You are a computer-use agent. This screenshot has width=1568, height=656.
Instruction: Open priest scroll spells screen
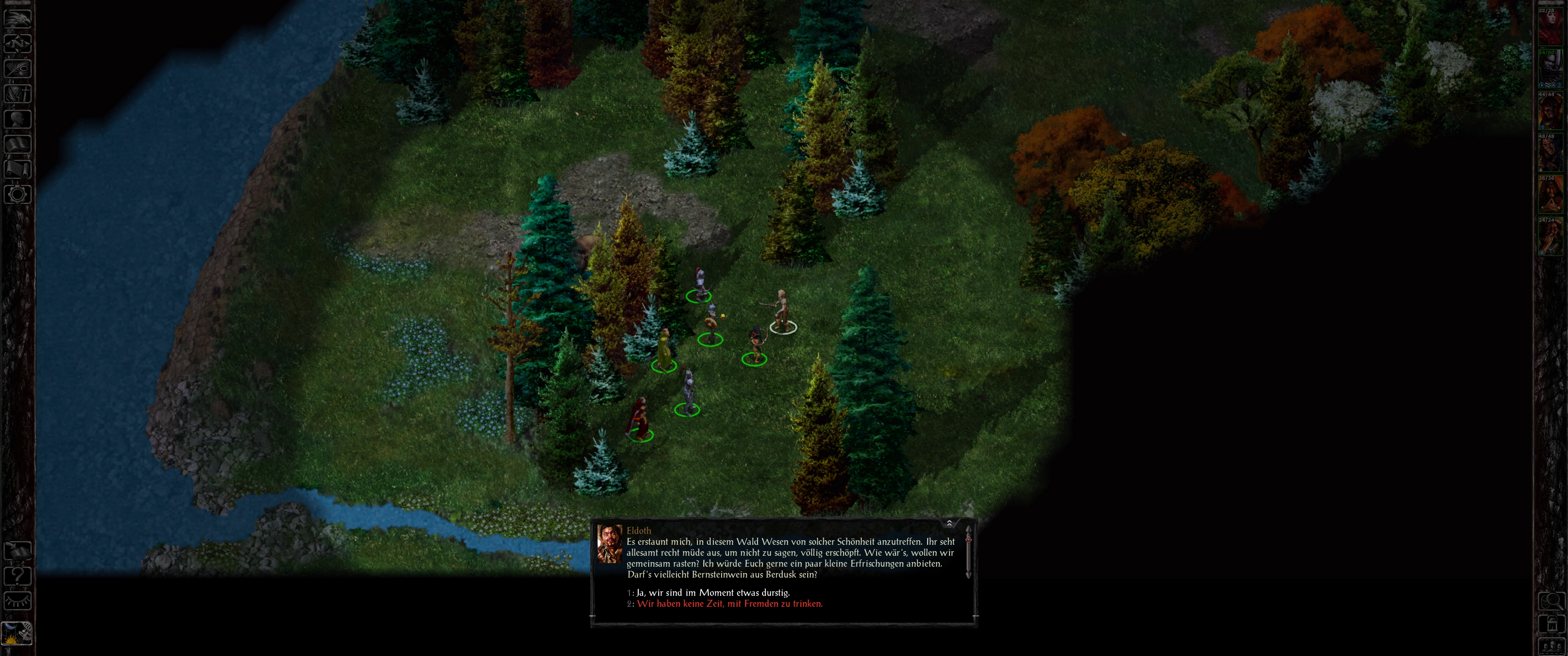(18, 169)
